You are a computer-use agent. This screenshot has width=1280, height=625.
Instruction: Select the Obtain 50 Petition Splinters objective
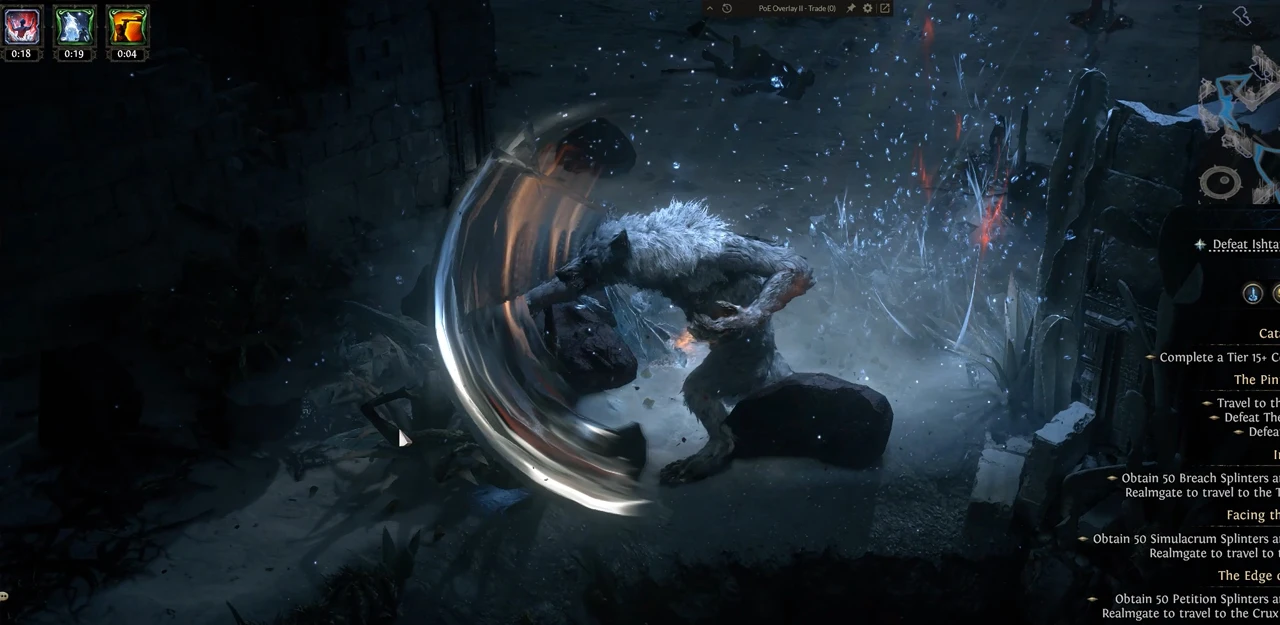click(x=1196, y=599)
